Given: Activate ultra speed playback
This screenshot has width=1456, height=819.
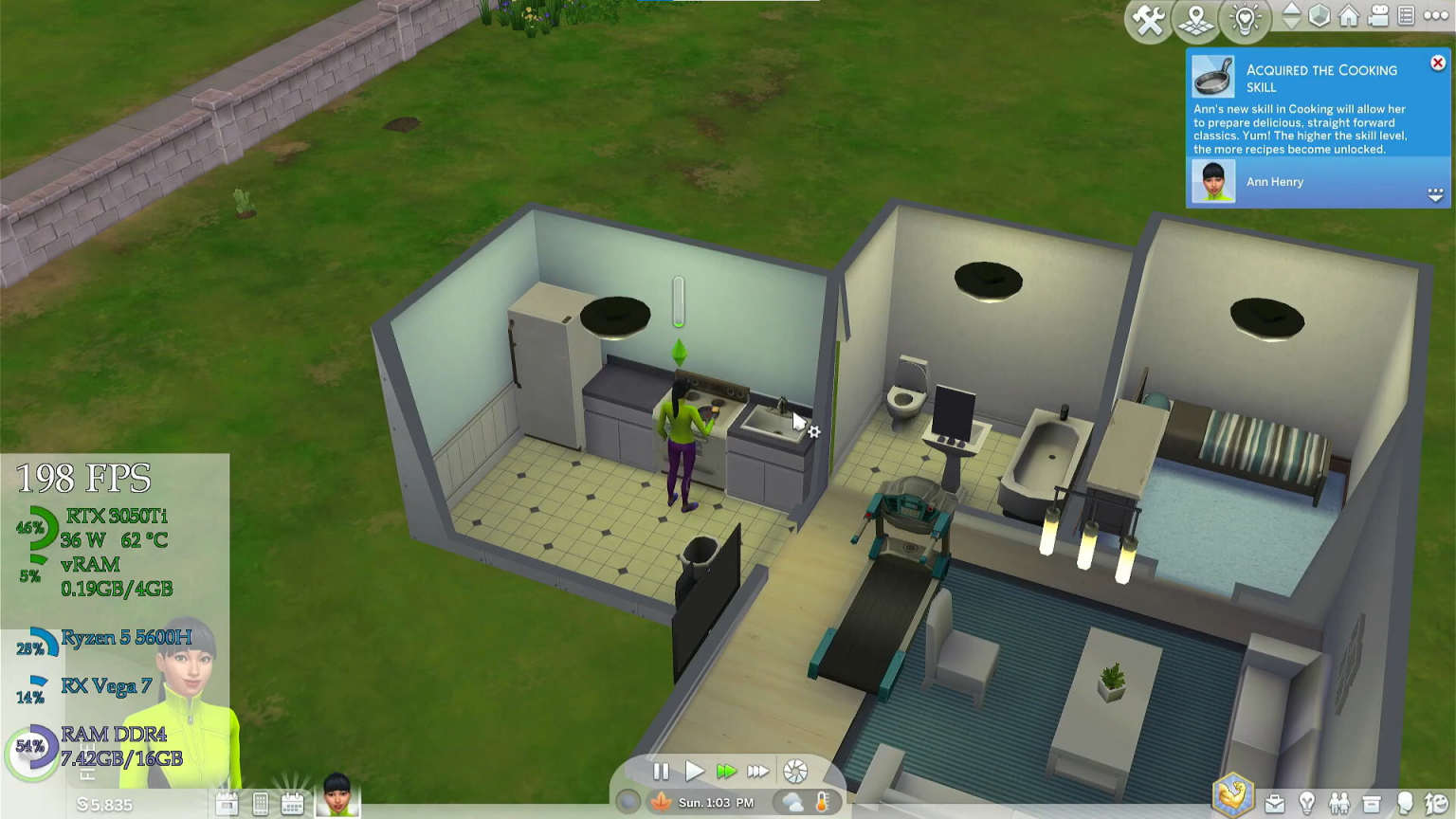Looking at the screenshot, I should click(758, 772).
